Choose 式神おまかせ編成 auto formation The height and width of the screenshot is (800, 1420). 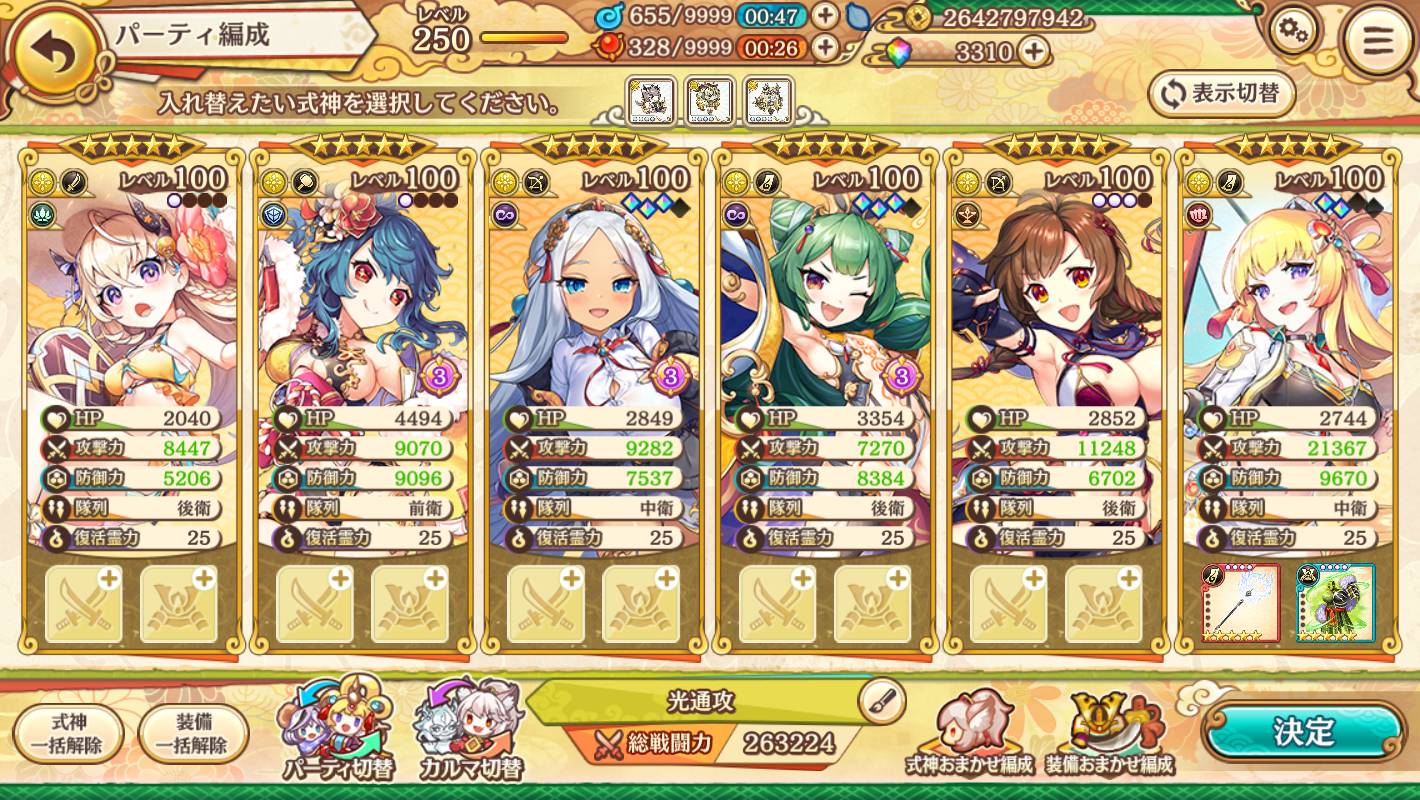[x=969, y=733]
